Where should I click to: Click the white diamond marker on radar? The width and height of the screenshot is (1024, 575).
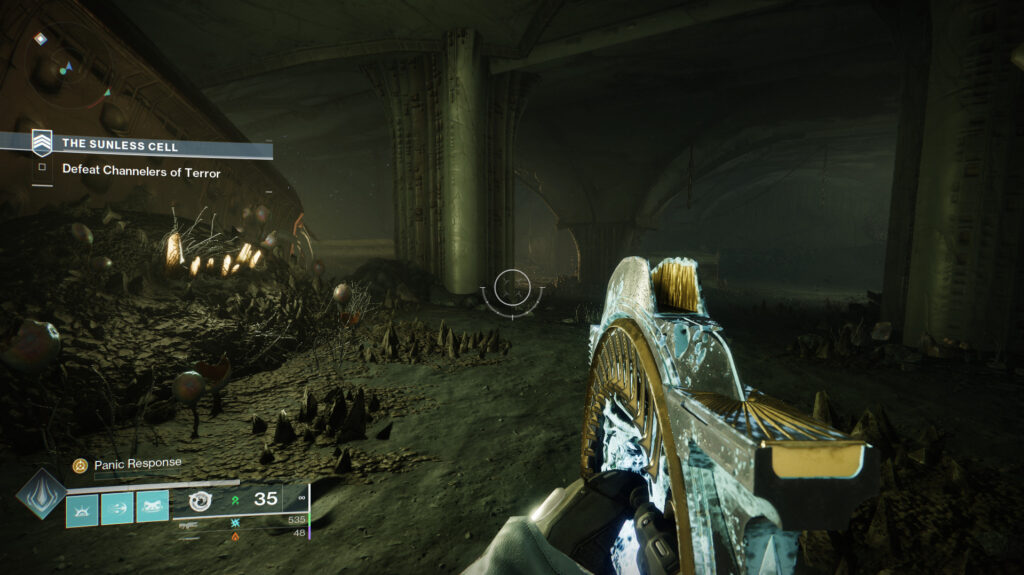coord(40,39)
